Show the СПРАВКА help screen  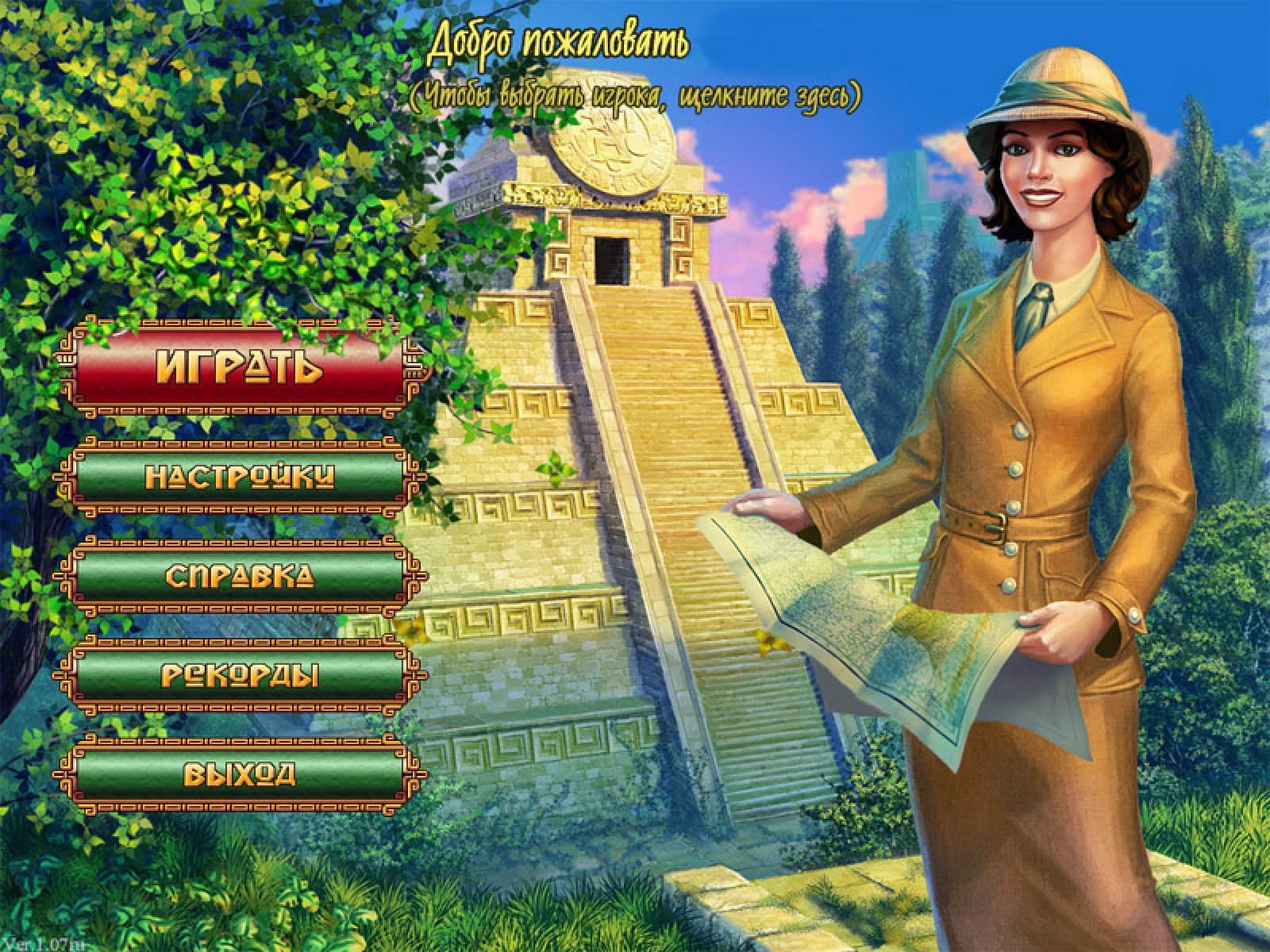(x=240, y=576)
